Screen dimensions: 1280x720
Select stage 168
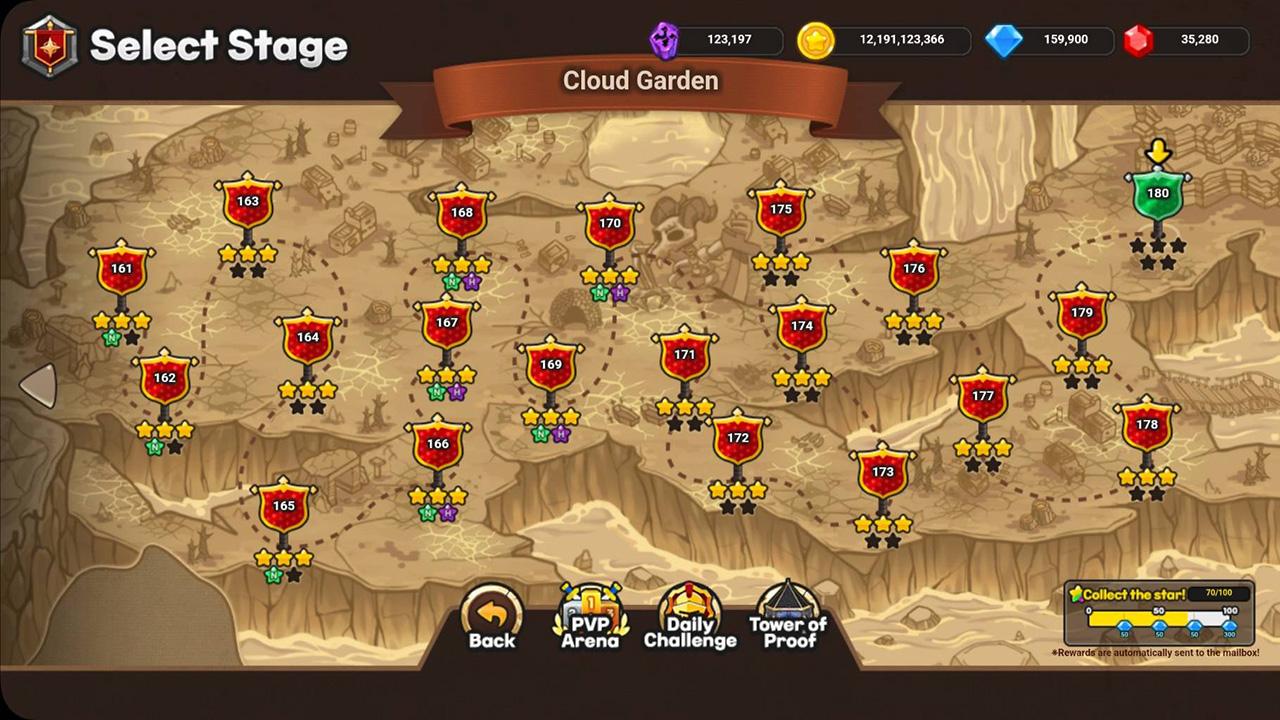pos(461,215)
